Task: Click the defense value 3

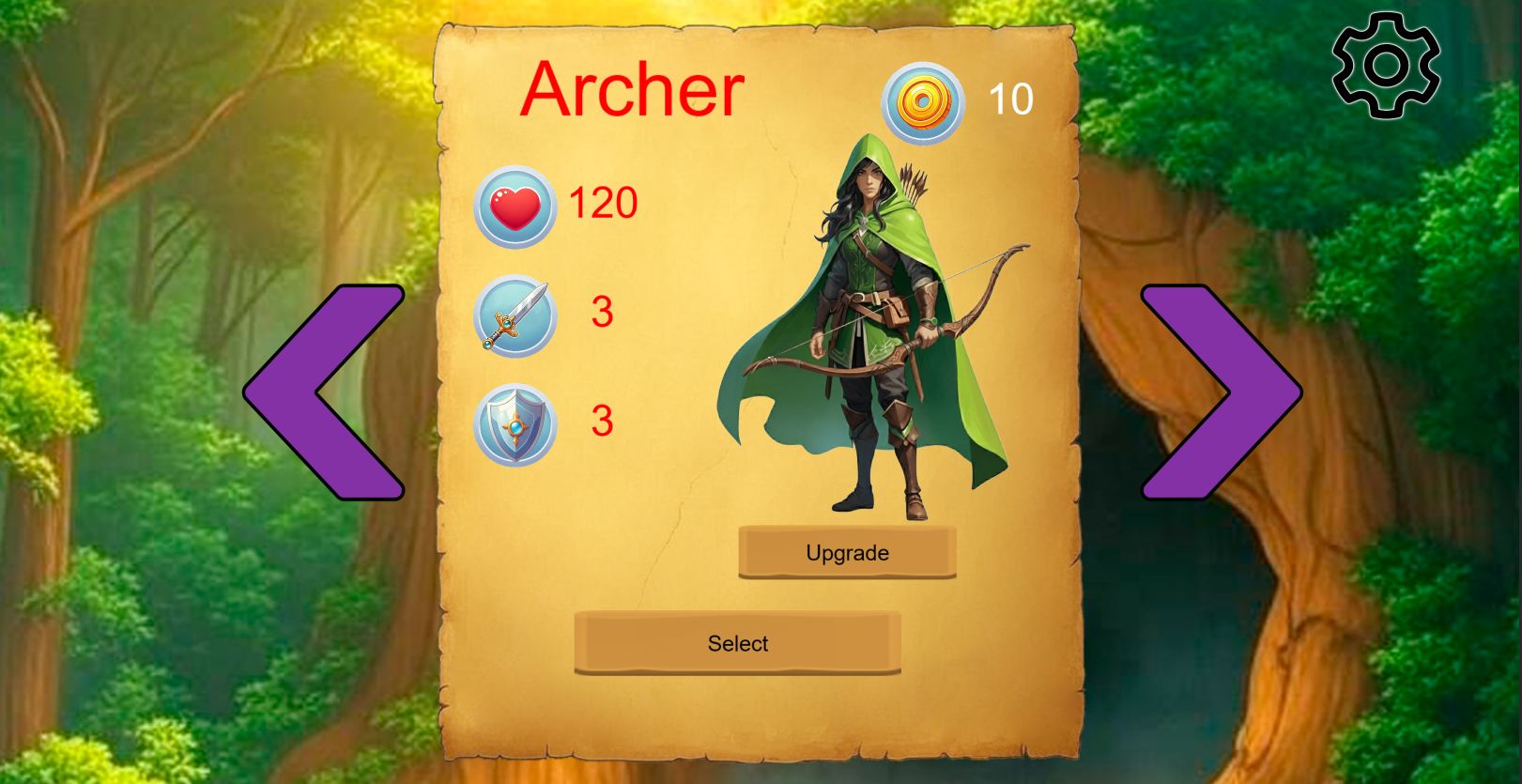Action: [606, 423]
